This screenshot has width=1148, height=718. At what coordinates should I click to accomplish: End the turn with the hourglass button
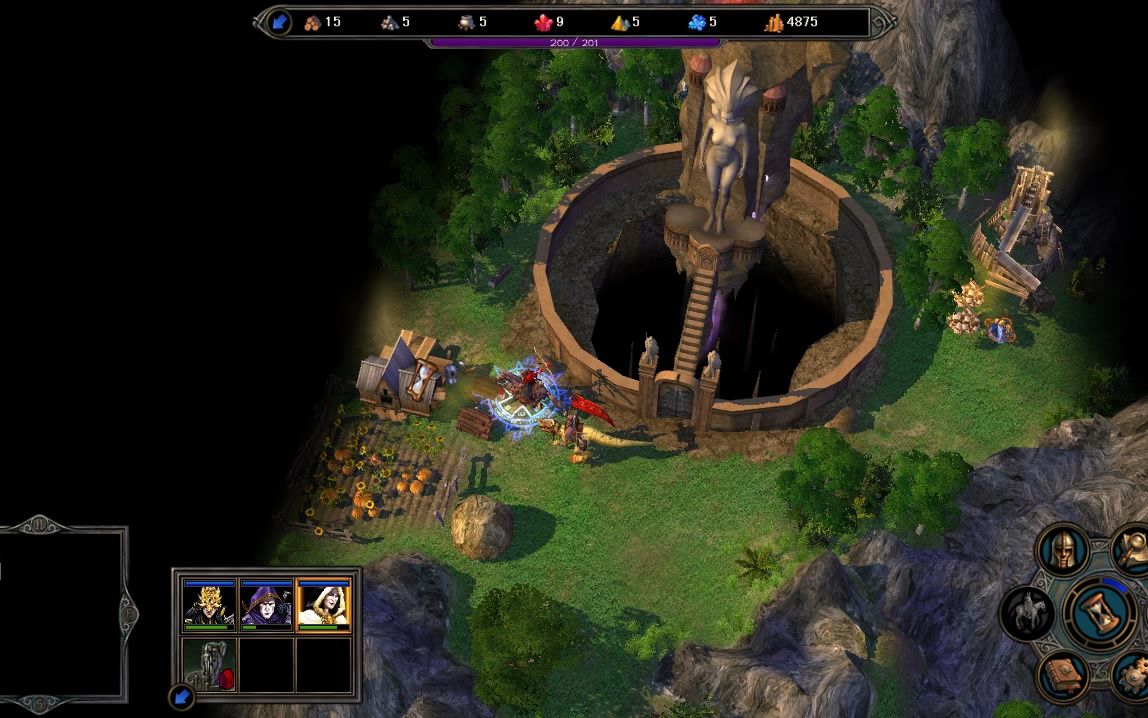pos(1099,609)
